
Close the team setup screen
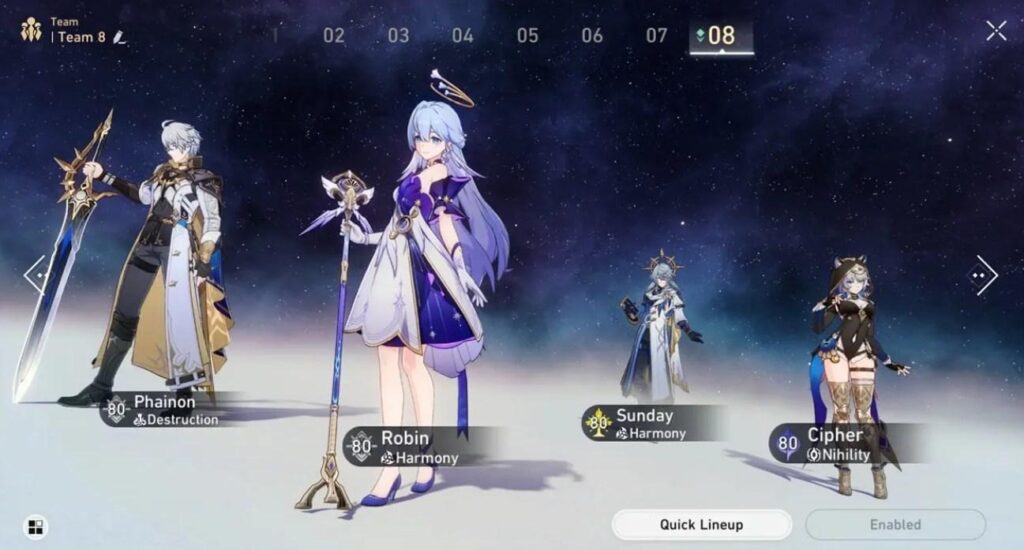point(996,31)
